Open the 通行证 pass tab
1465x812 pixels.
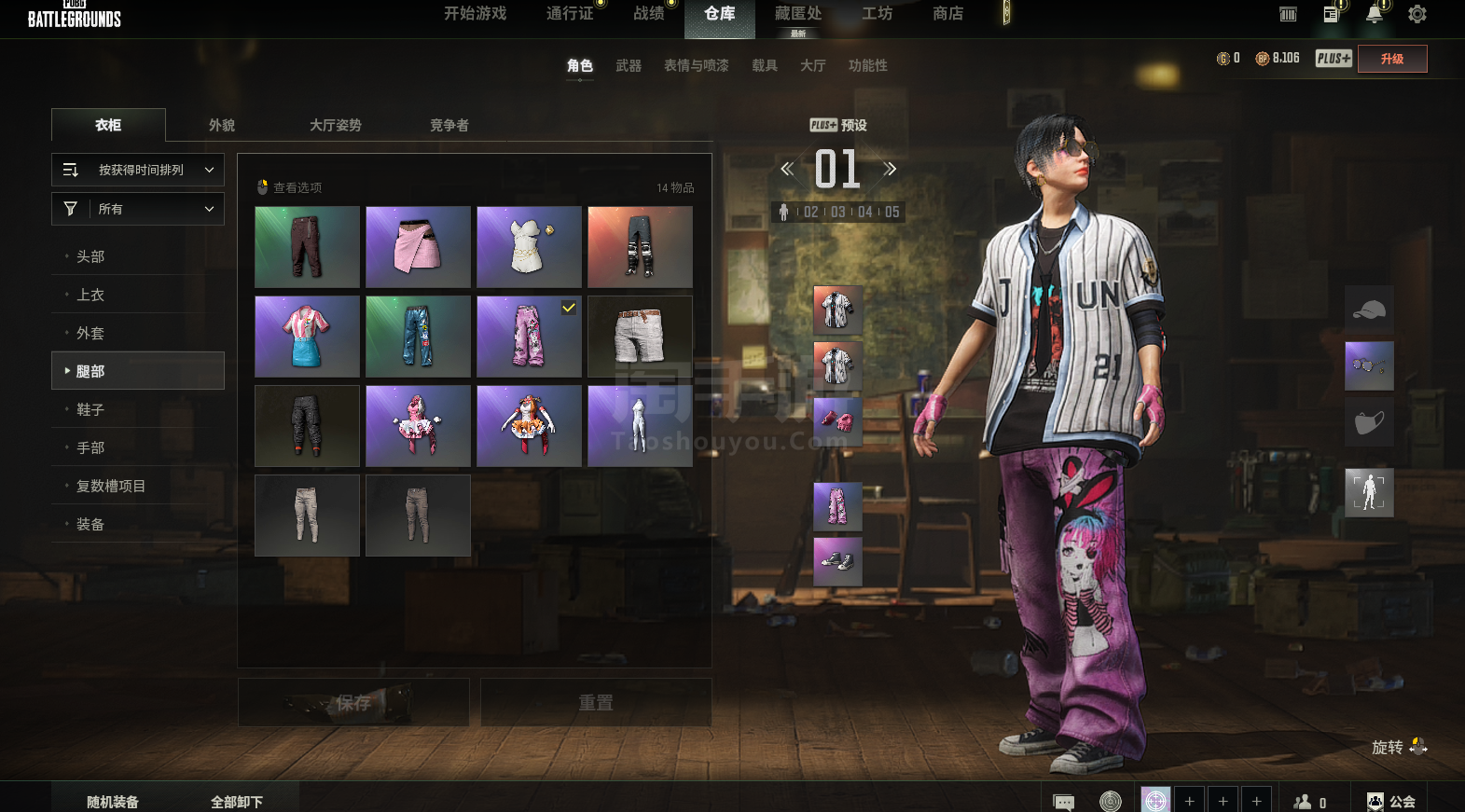pos(570,14)
